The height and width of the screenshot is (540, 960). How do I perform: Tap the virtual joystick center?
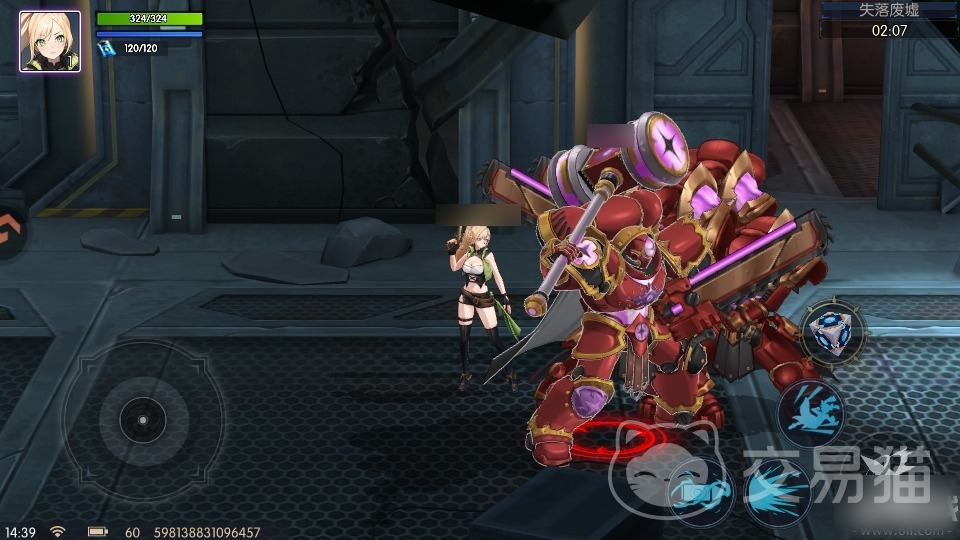[142, 419]
